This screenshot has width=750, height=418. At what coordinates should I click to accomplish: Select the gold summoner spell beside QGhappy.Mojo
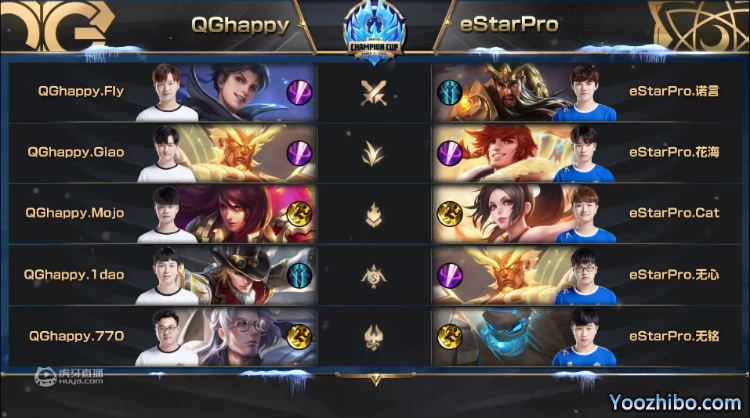tap(300, 213)
